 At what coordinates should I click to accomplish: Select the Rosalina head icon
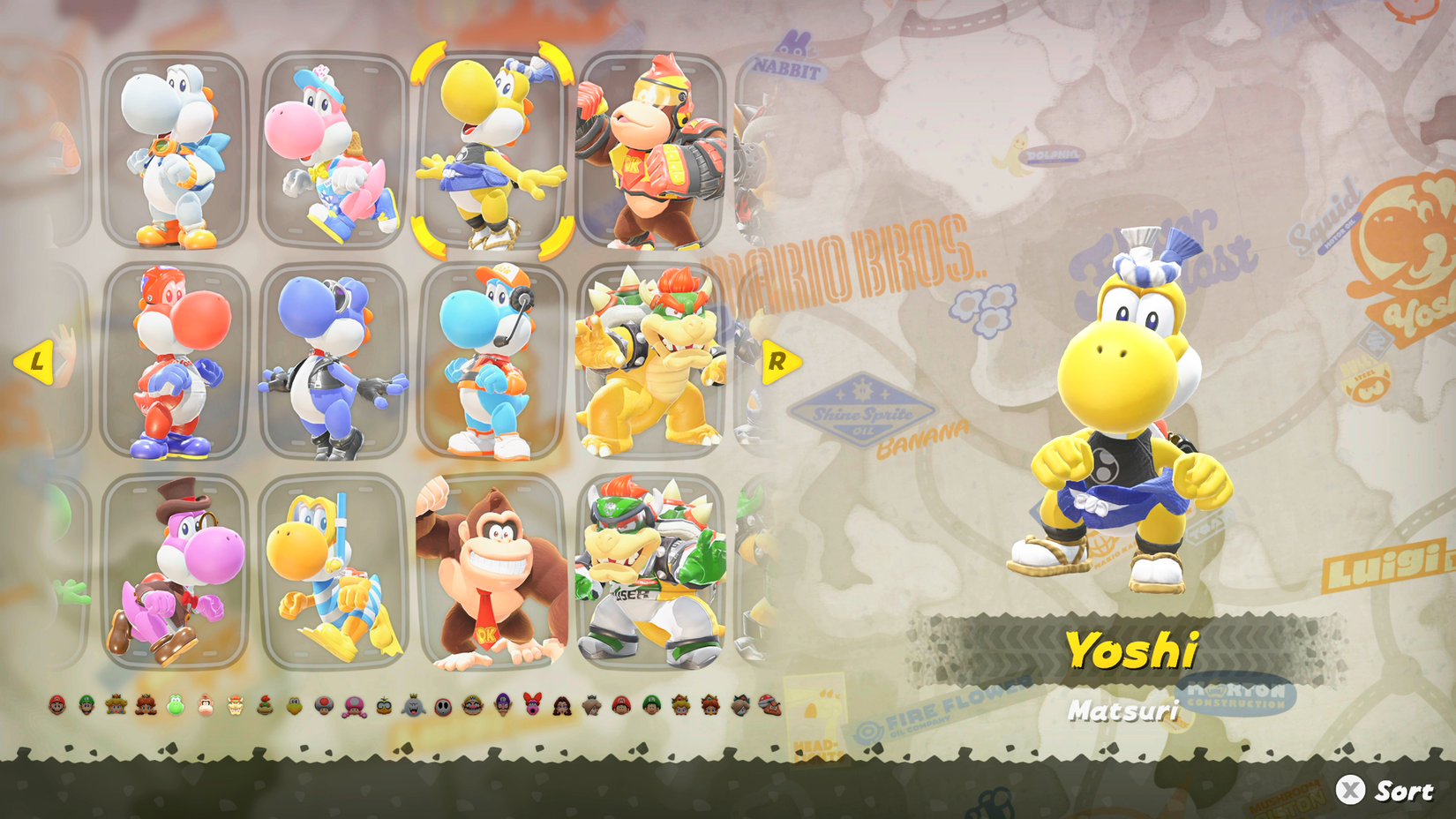[x=589, y=706]
